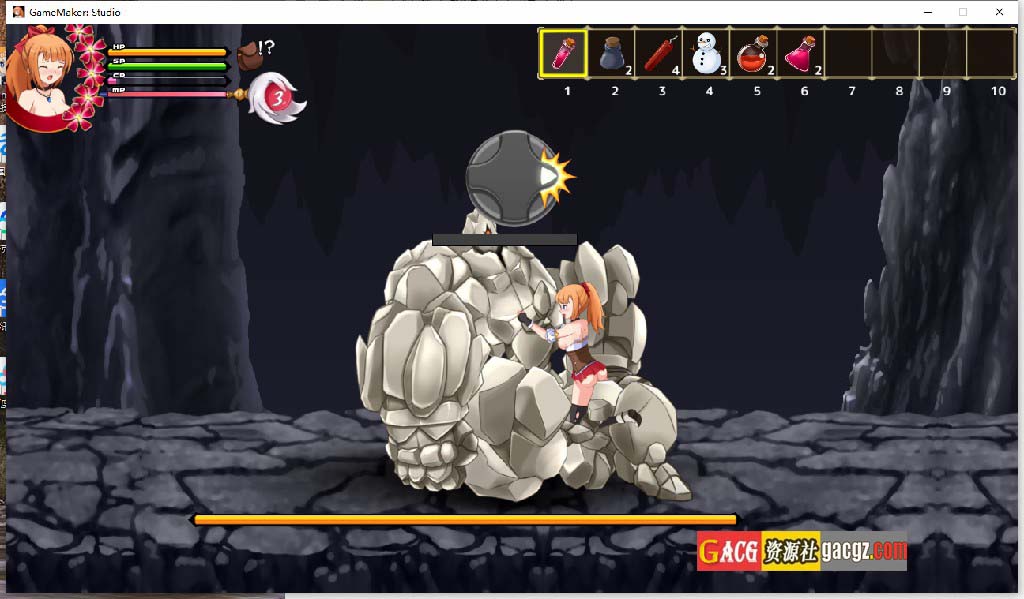1024x599 pixels.
Task: Select the pink triangular flask in slot 6
Action: pyautogui.click(x=802, y=53)
